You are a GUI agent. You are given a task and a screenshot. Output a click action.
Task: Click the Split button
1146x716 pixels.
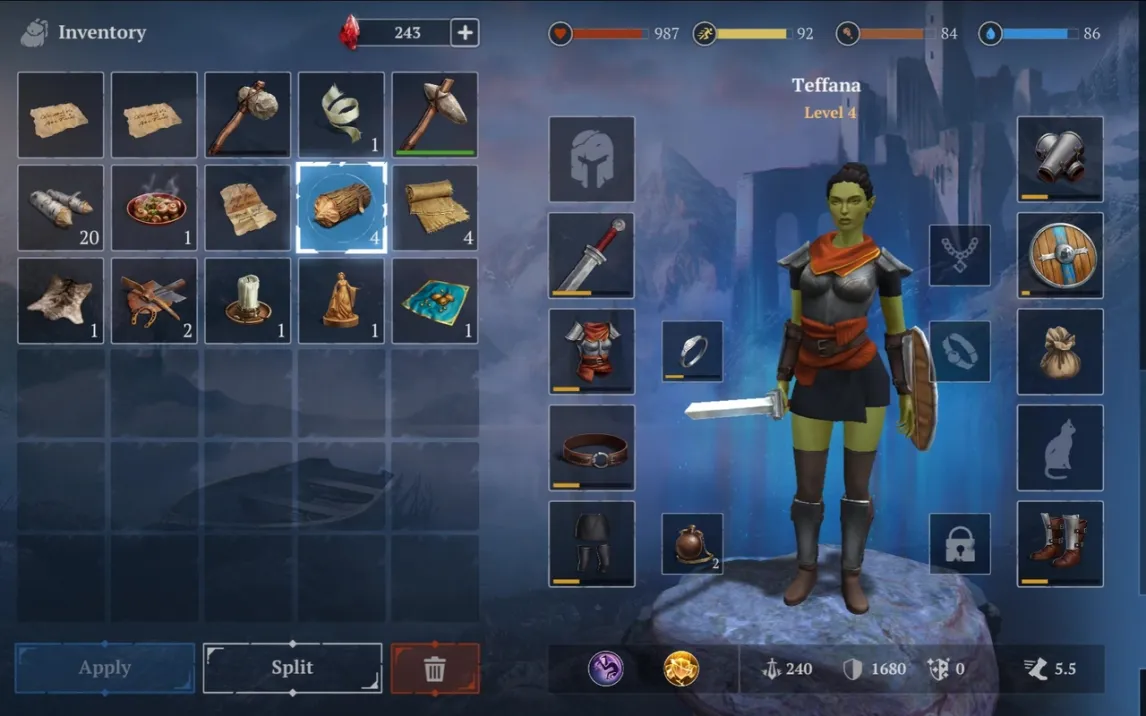pos(292,668)
